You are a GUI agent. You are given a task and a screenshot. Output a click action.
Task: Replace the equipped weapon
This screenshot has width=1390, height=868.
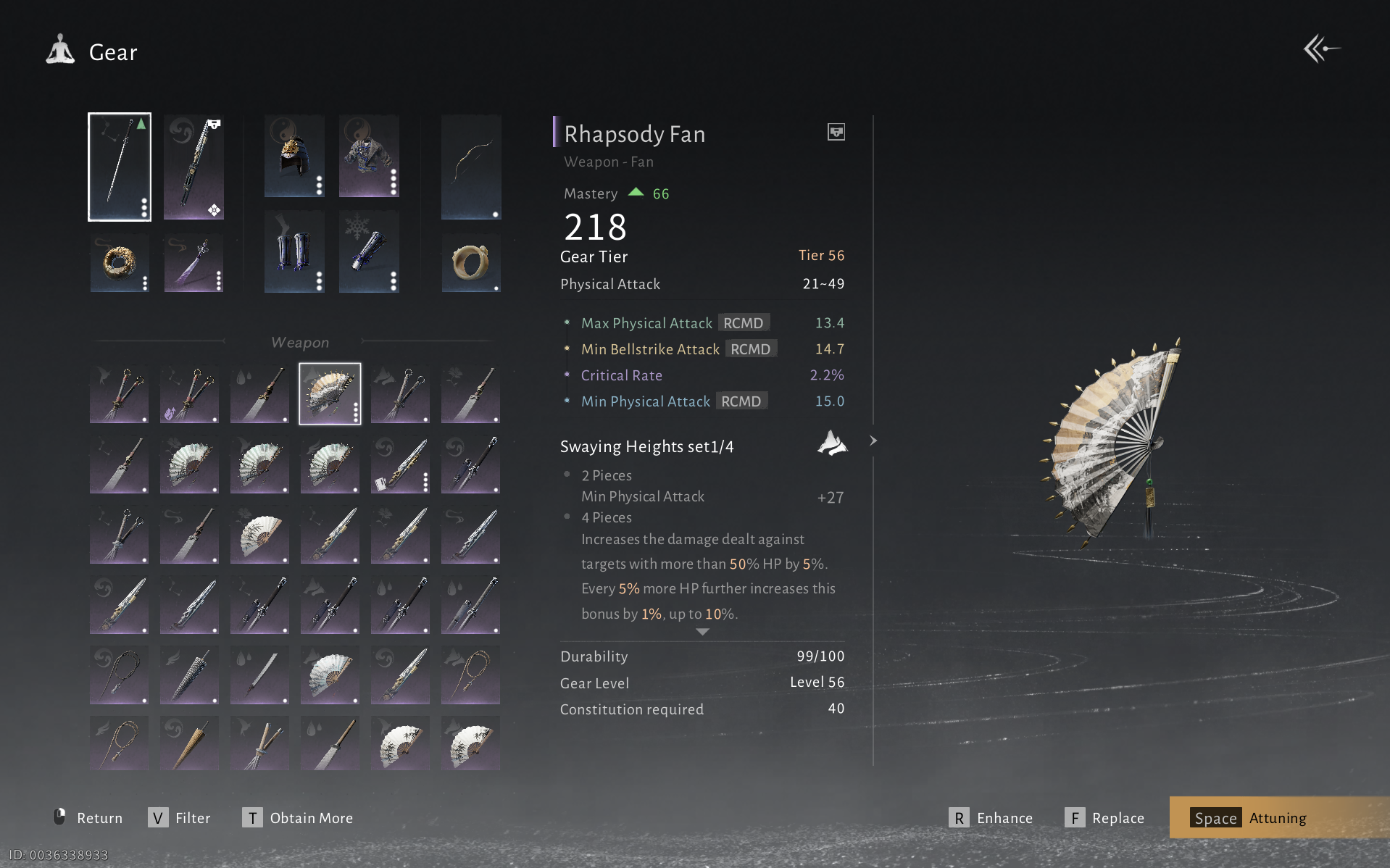(1105, 818)
